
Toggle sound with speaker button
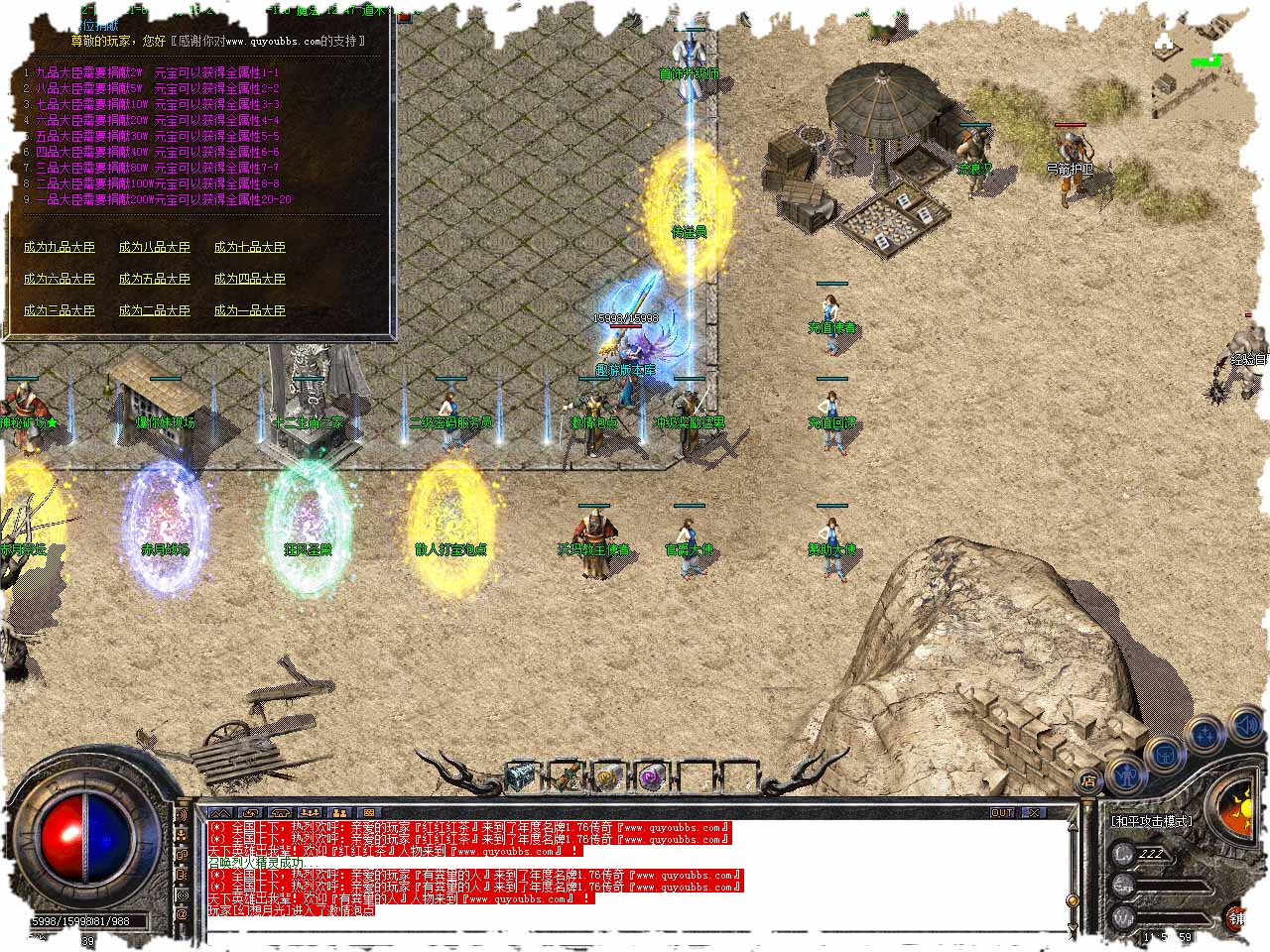tap(1245, 727)
